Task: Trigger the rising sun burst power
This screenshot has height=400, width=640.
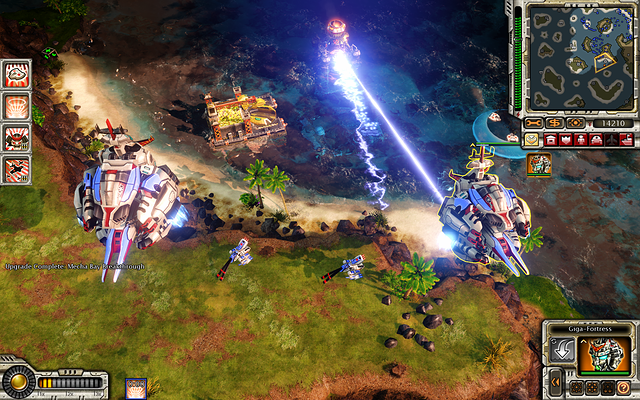Action: (17, 105)
